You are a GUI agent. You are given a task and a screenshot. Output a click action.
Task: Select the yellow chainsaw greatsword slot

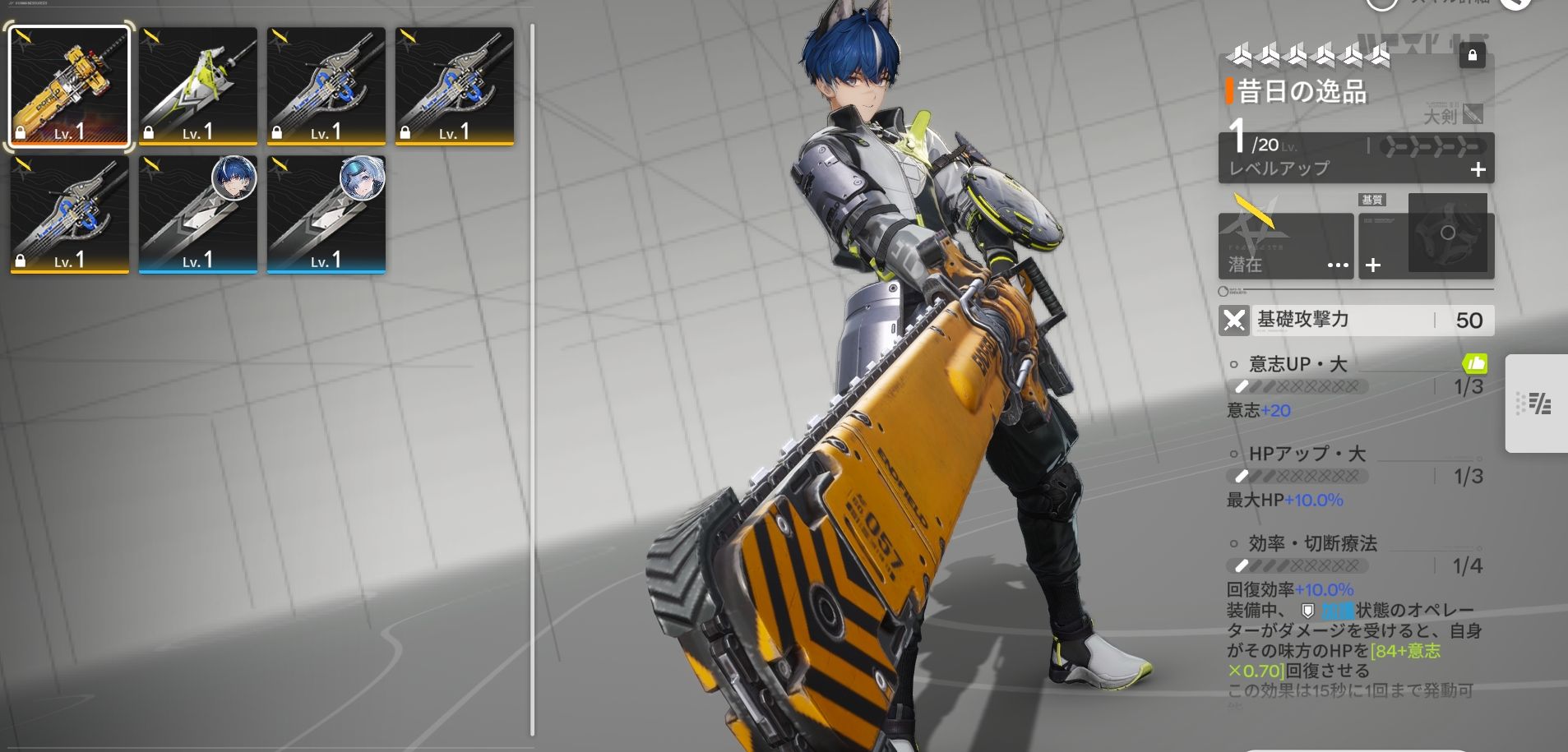tap(69, 87)
